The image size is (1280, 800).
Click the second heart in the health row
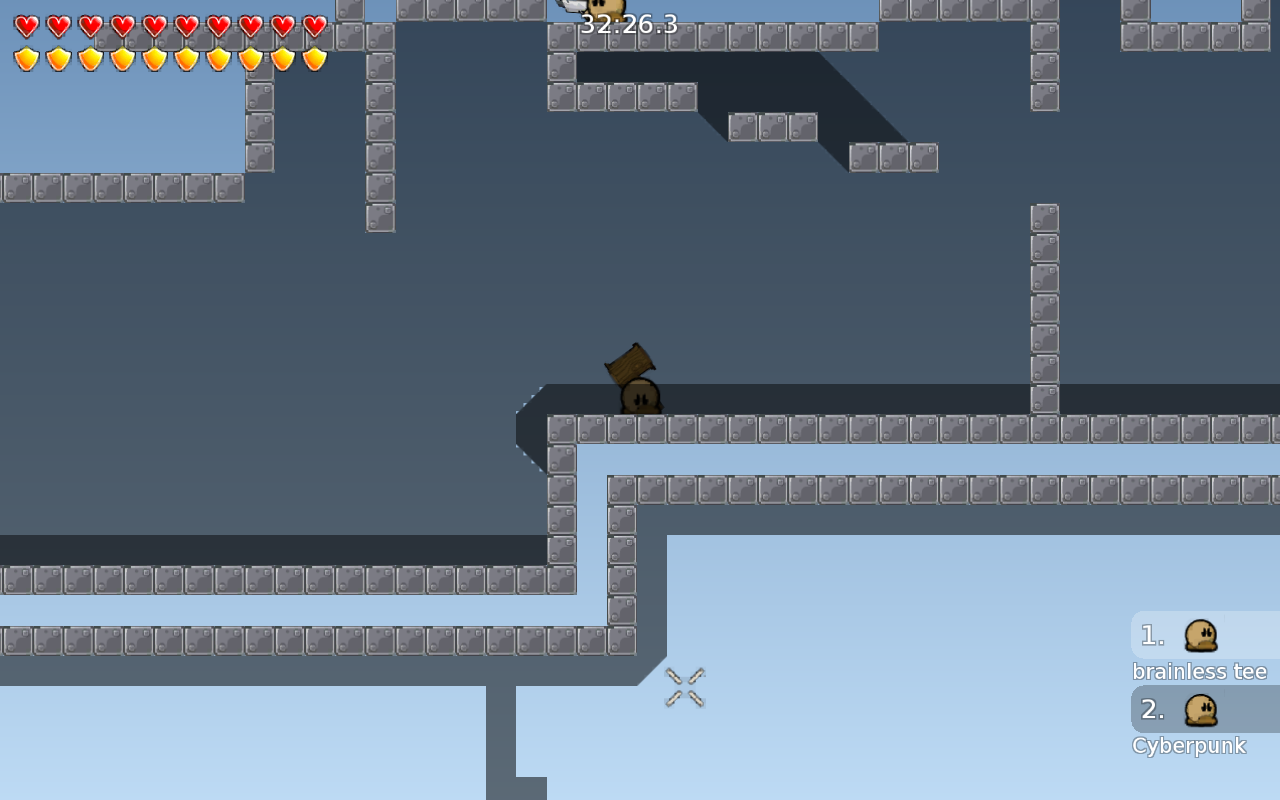(x=59, y=27)
